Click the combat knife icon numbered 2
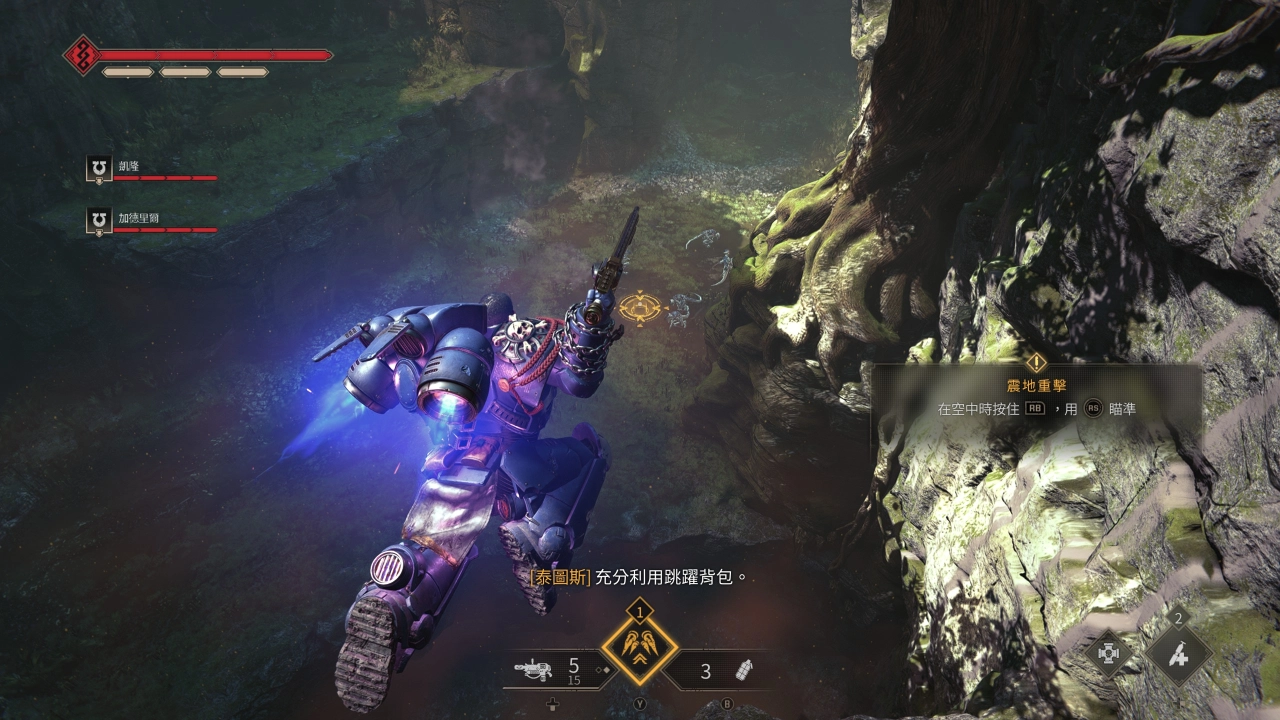 1178,653
